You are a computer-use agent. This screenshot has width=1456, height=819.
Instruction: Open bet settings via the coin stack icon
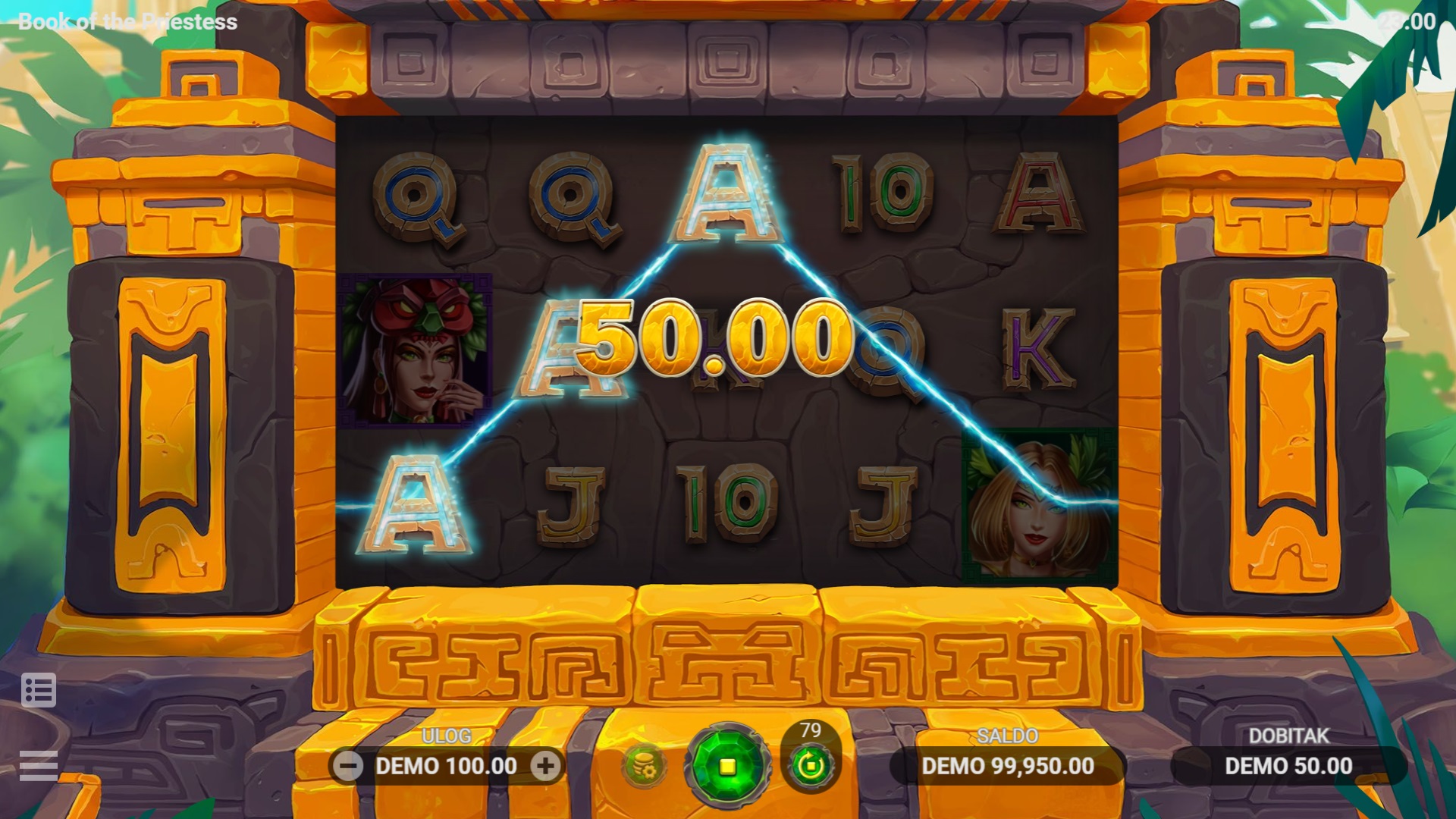coord(643,766)
